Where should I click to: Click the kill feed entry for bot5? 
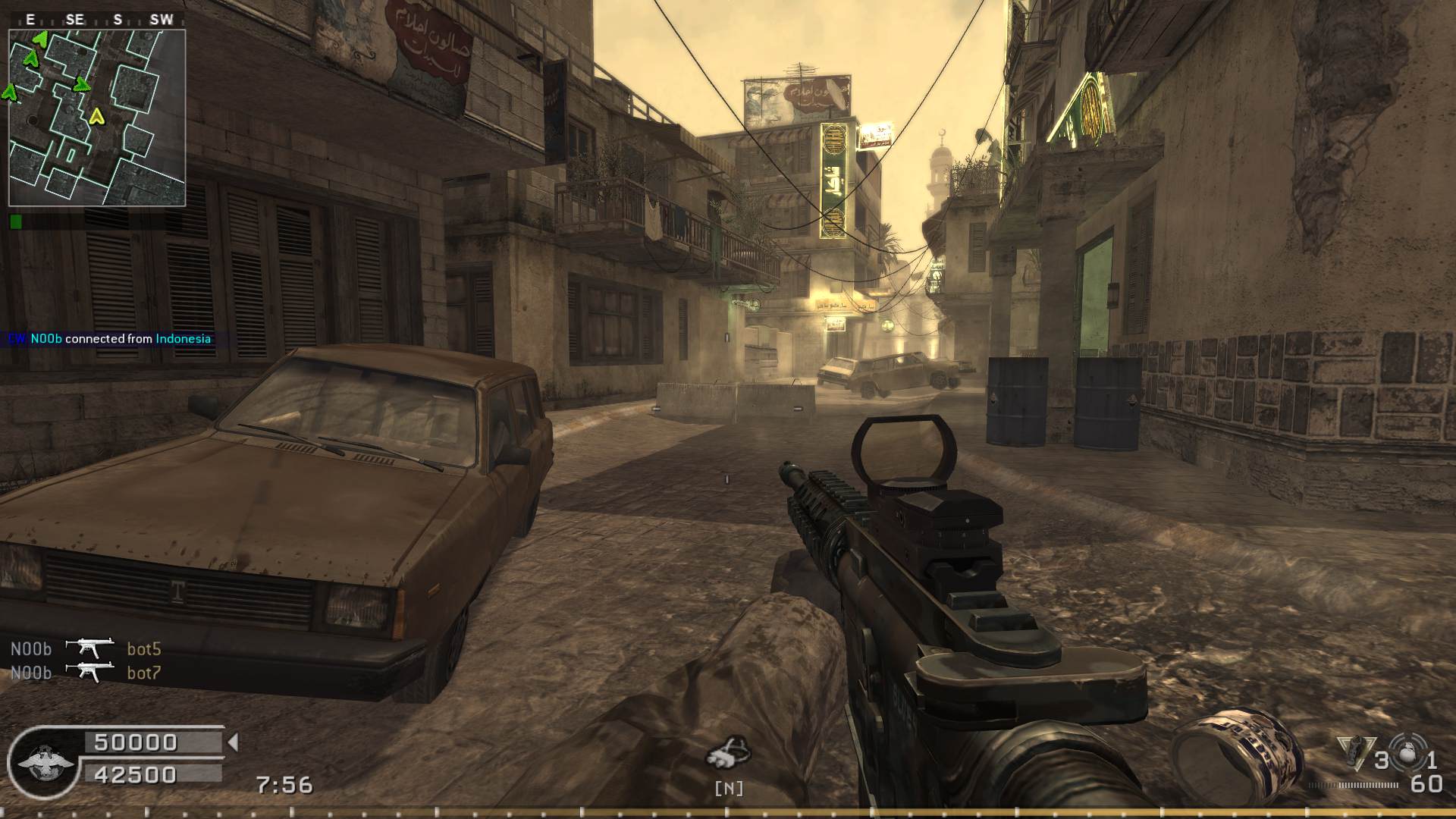86,648
